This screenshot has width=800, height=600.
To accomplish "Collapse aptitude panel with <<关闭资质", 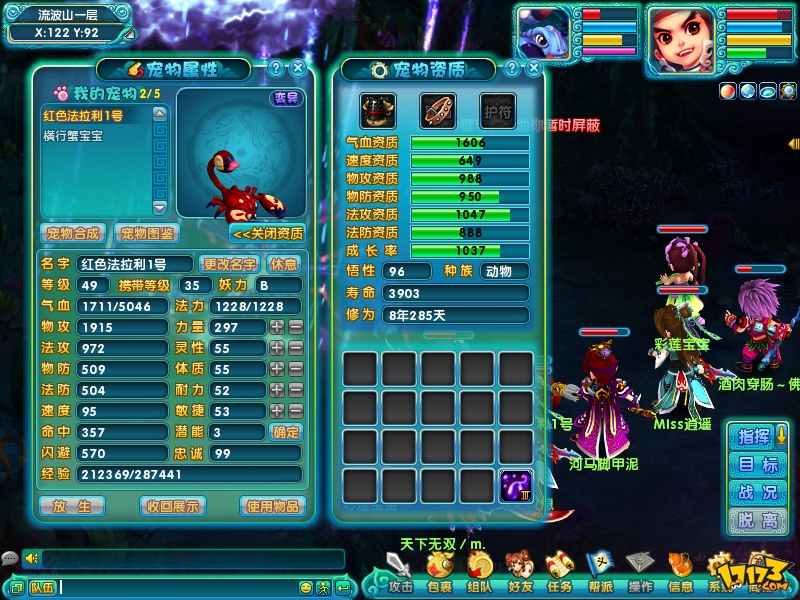I will click(x=267, y=233).
